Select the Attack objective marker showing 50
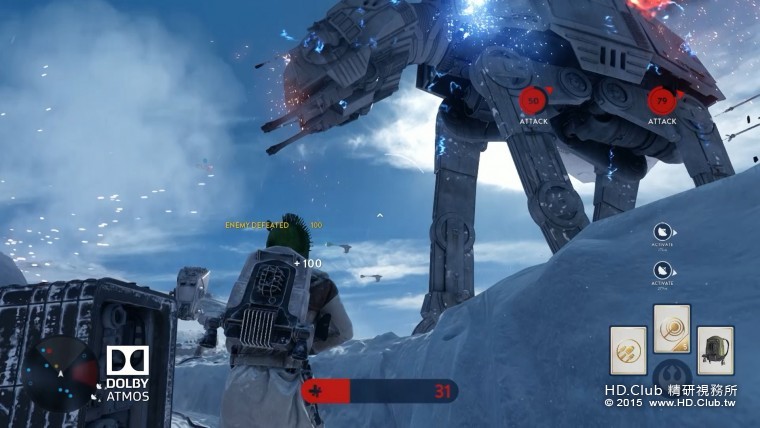Image resolution: width=760 pixels, height=428 pixels. (533, 101)
